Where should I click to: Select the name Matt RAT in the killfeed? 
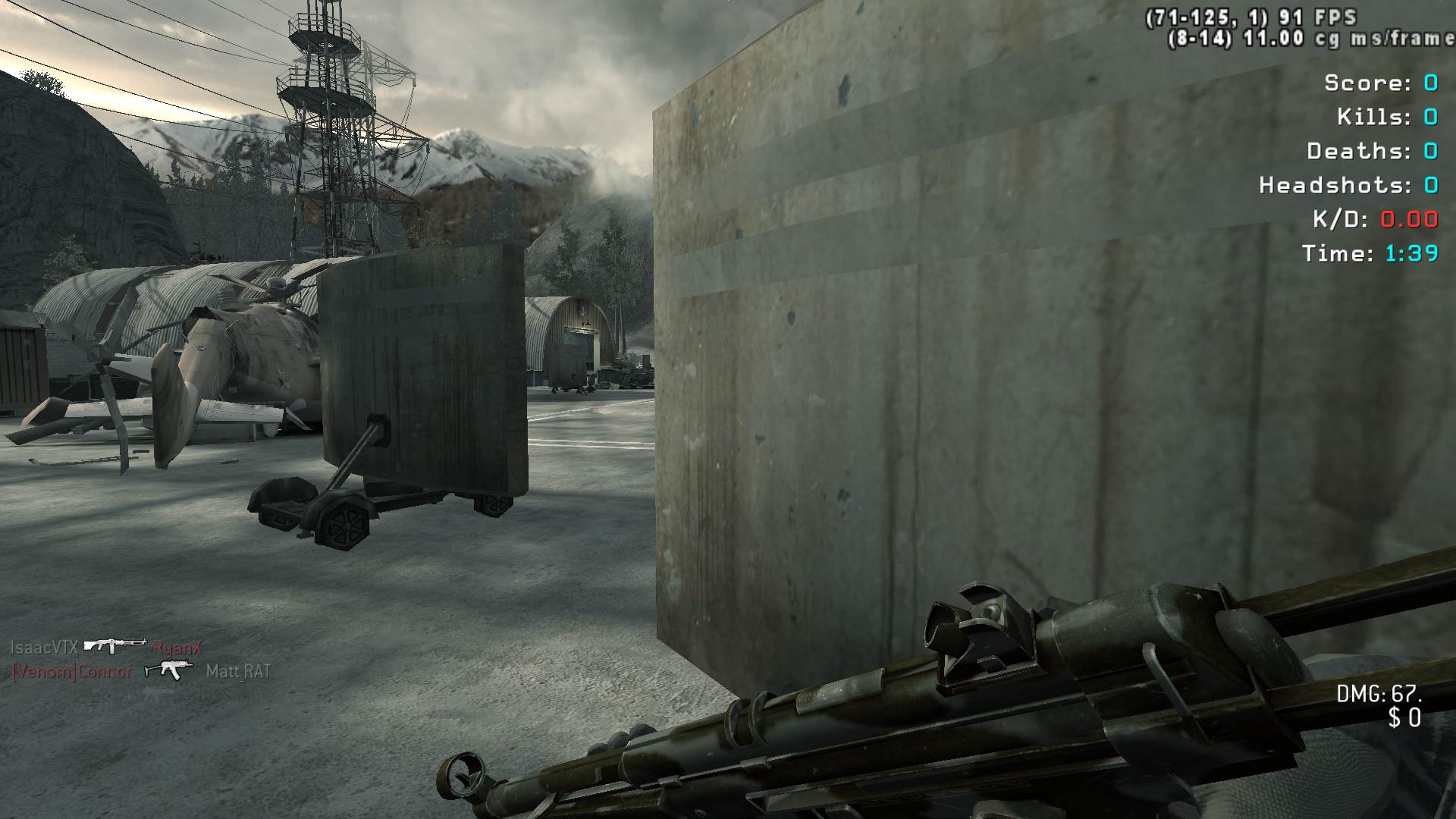pyautogui.click(x=238, y=671)
